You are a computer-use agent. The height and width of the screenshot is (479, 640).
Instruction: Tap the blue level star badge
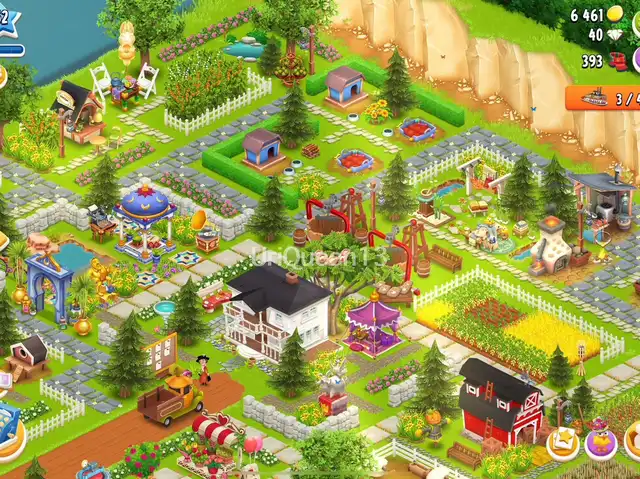(6, 20)
